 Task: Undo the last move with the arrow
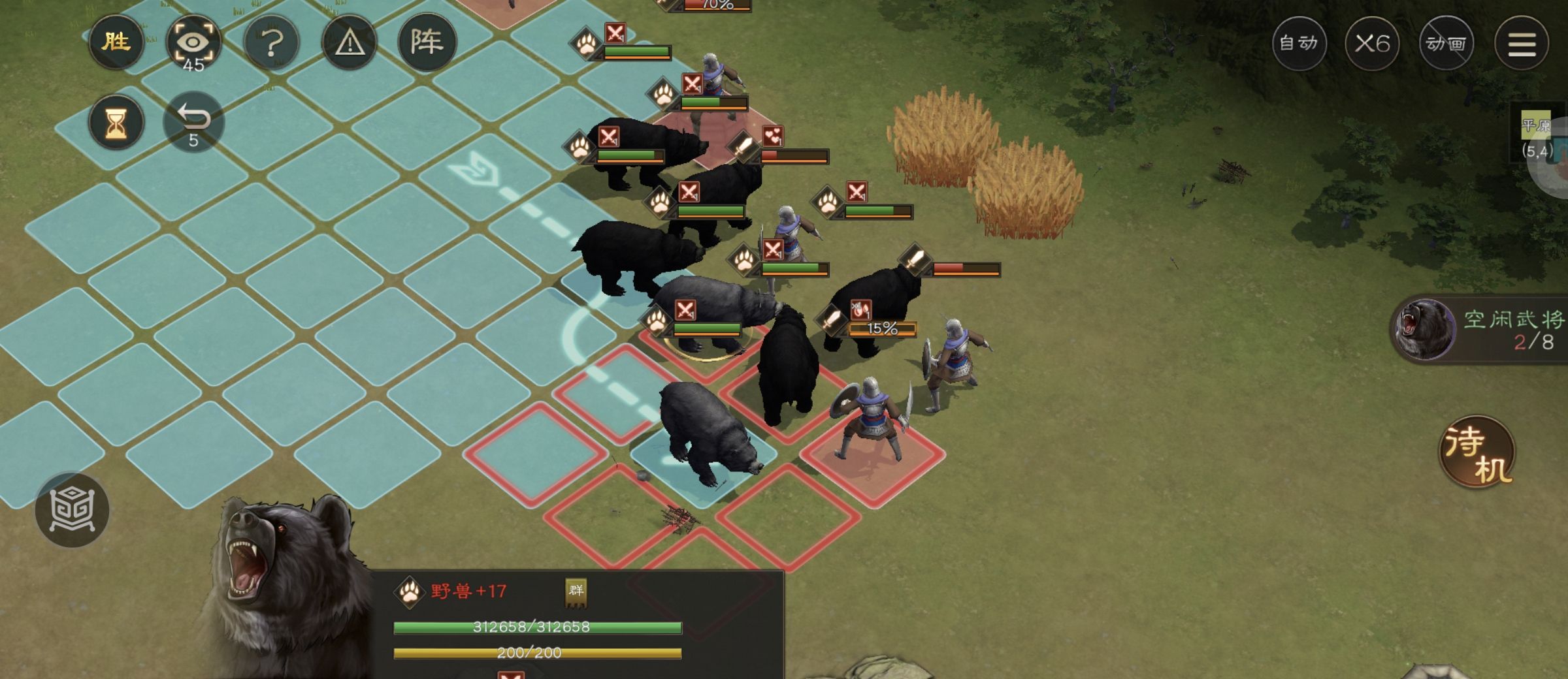[x=193, y=122]
